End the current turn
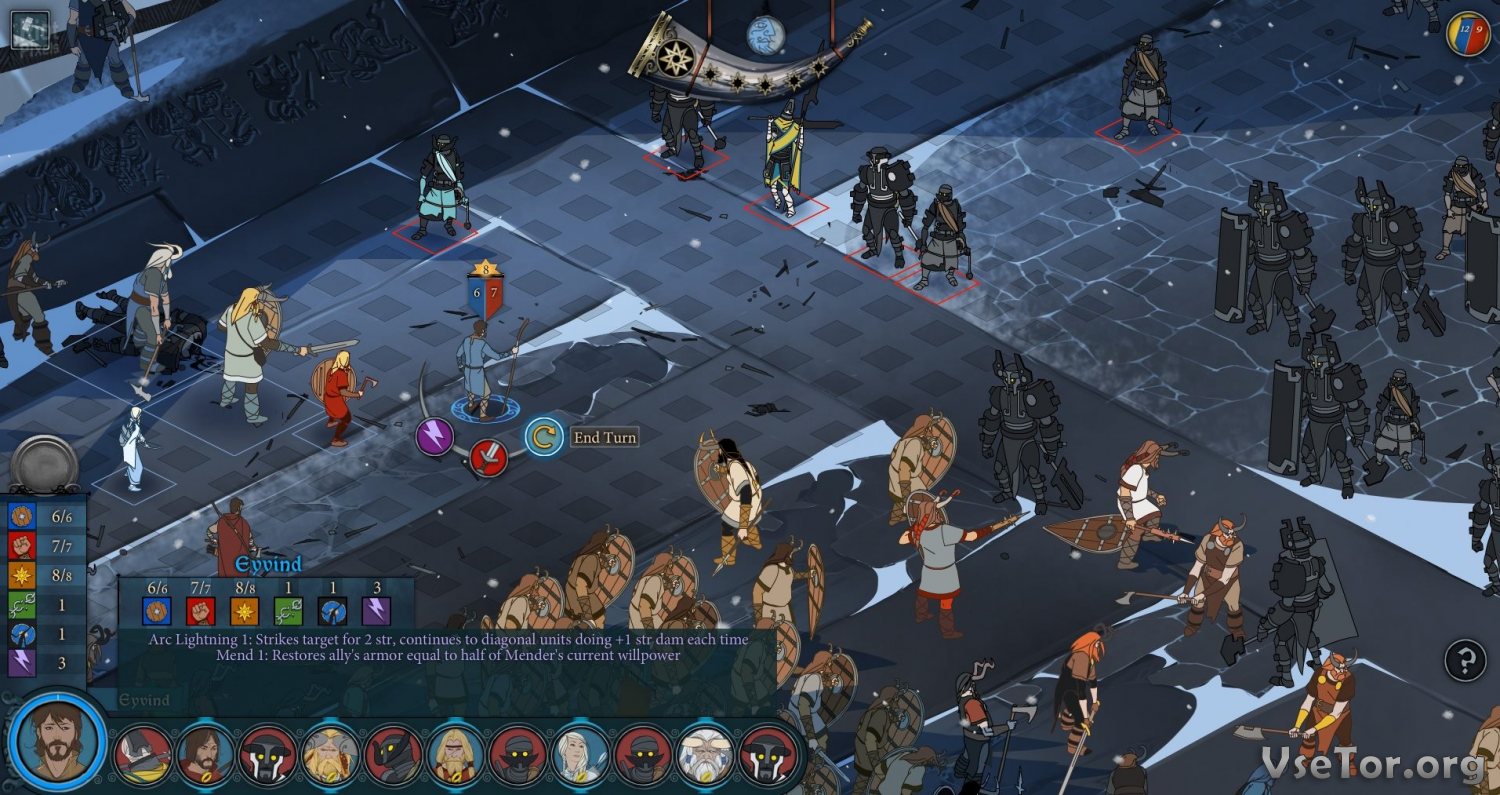This screenshot has width=1500, height=795. point(545,437)
